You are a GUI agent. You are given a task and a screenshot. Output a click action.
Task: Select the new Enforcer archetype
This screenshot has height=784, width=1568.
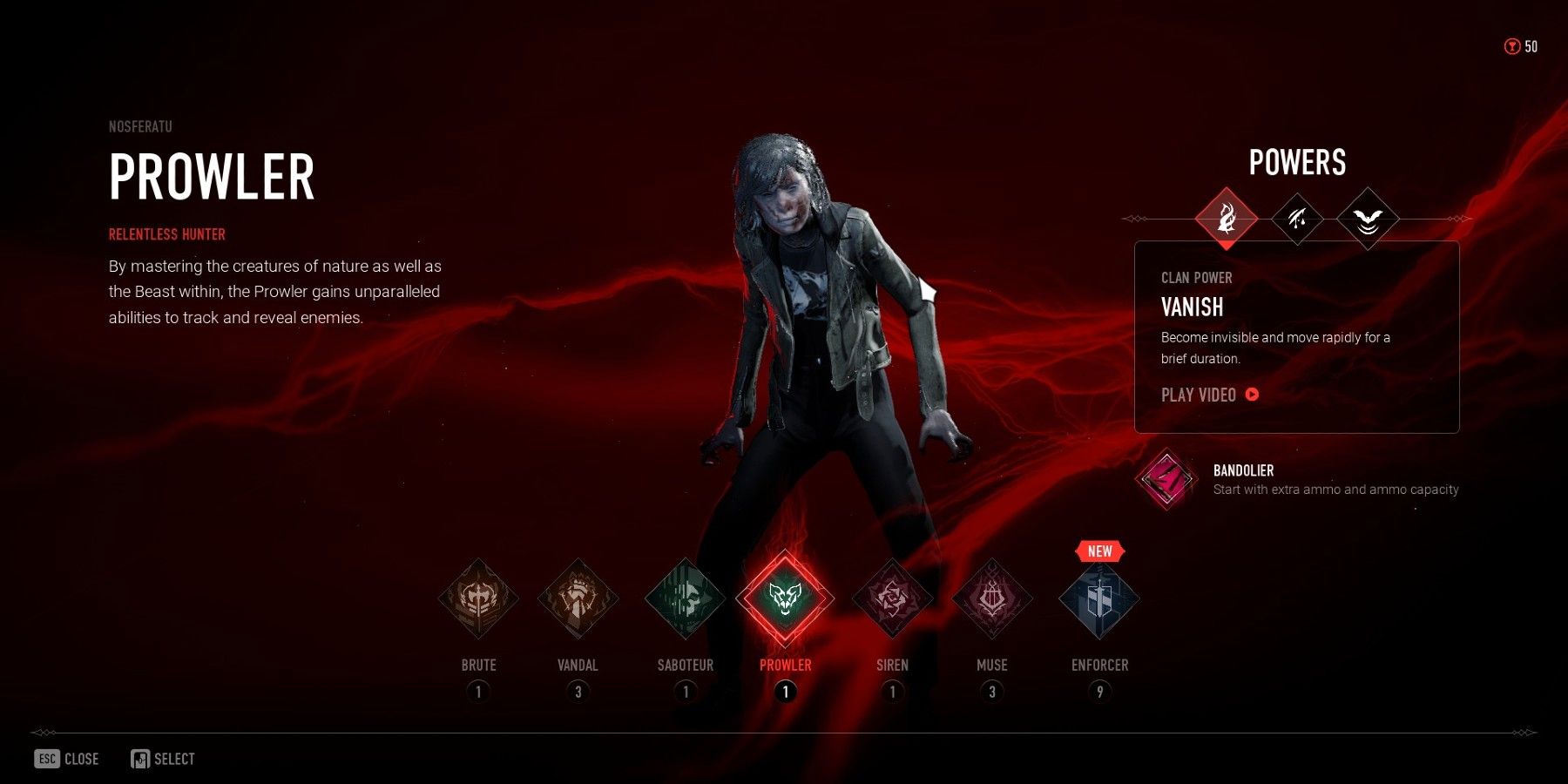pos(1099,599)
